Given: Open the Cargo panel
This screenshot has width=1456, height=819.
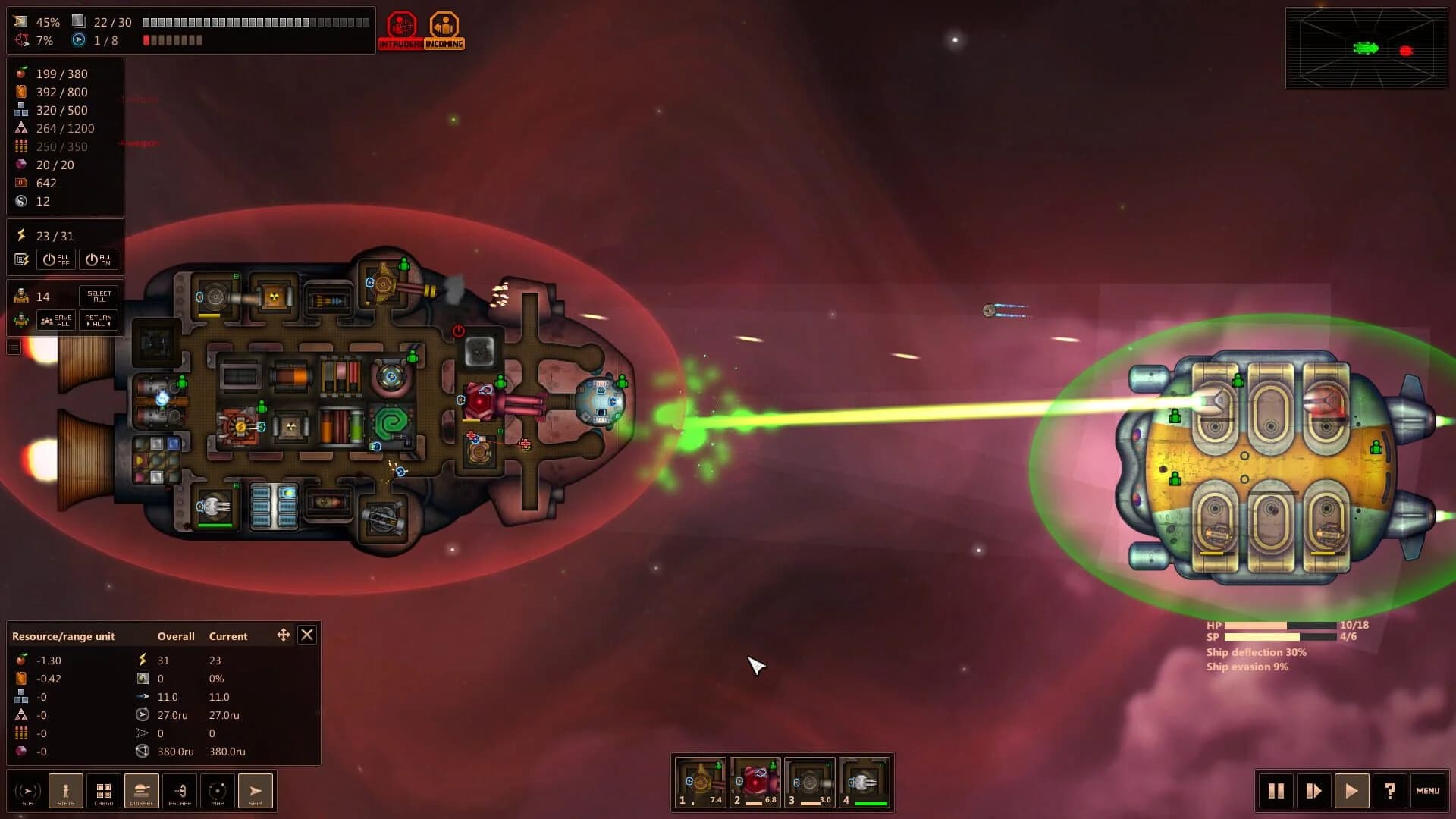Looking at the screenshot, I should (x=104, y=791).
